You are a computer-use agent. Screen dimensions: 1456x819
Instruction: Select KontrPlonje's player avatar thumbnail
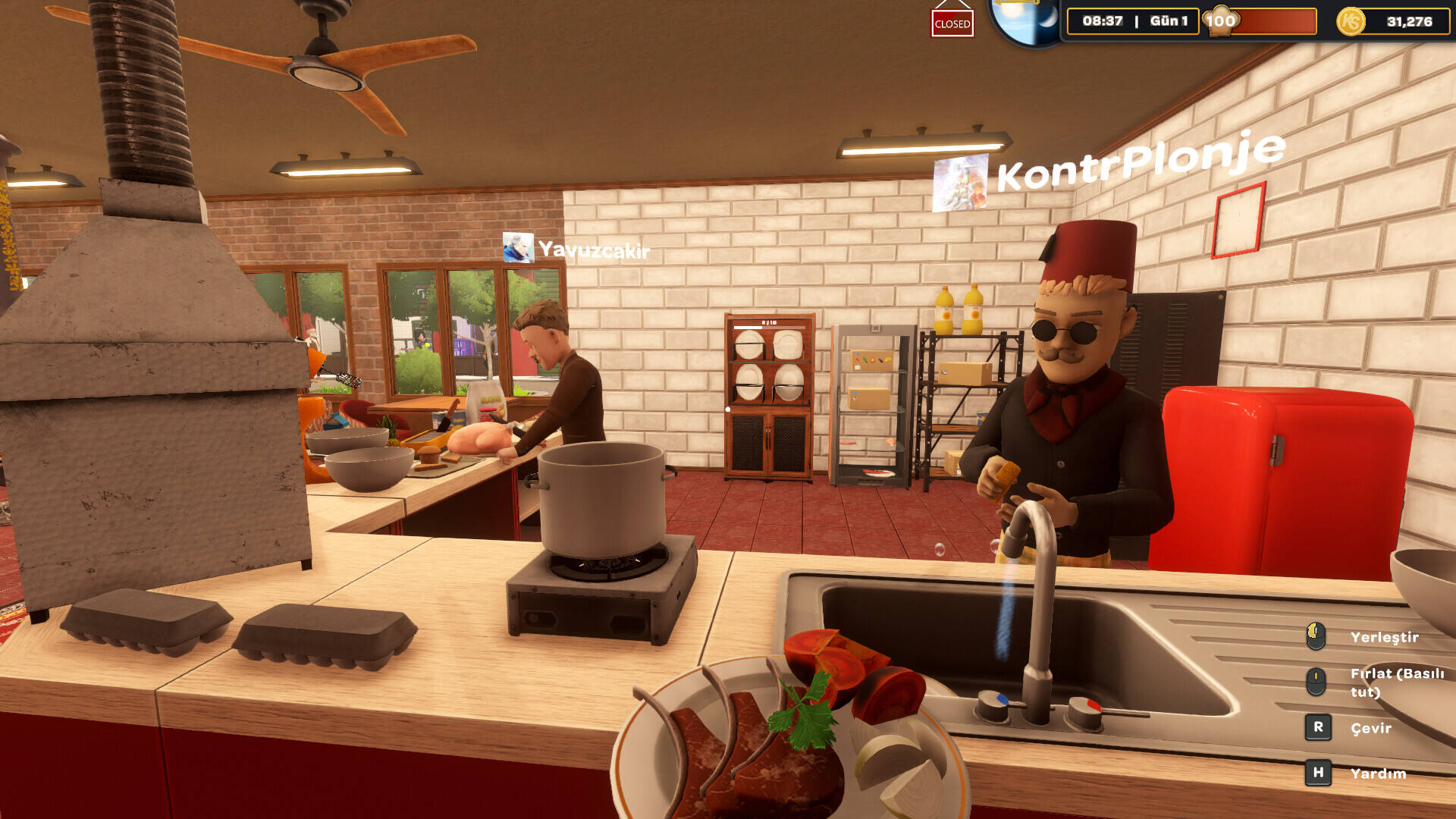tap(960, 183)
